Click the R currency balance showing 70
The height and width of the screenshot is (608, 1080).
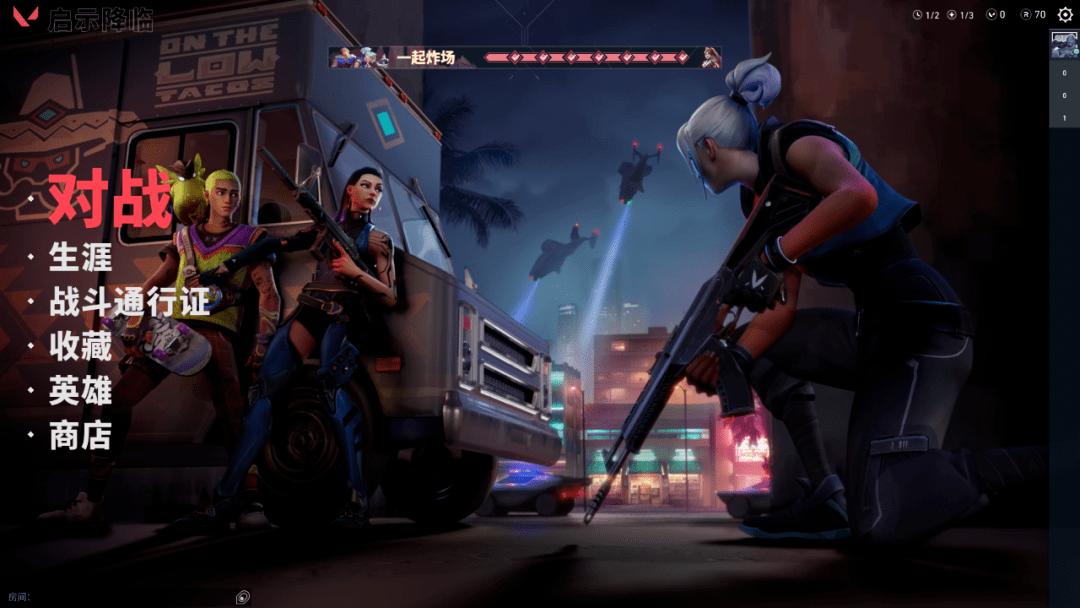point(1033,15)
